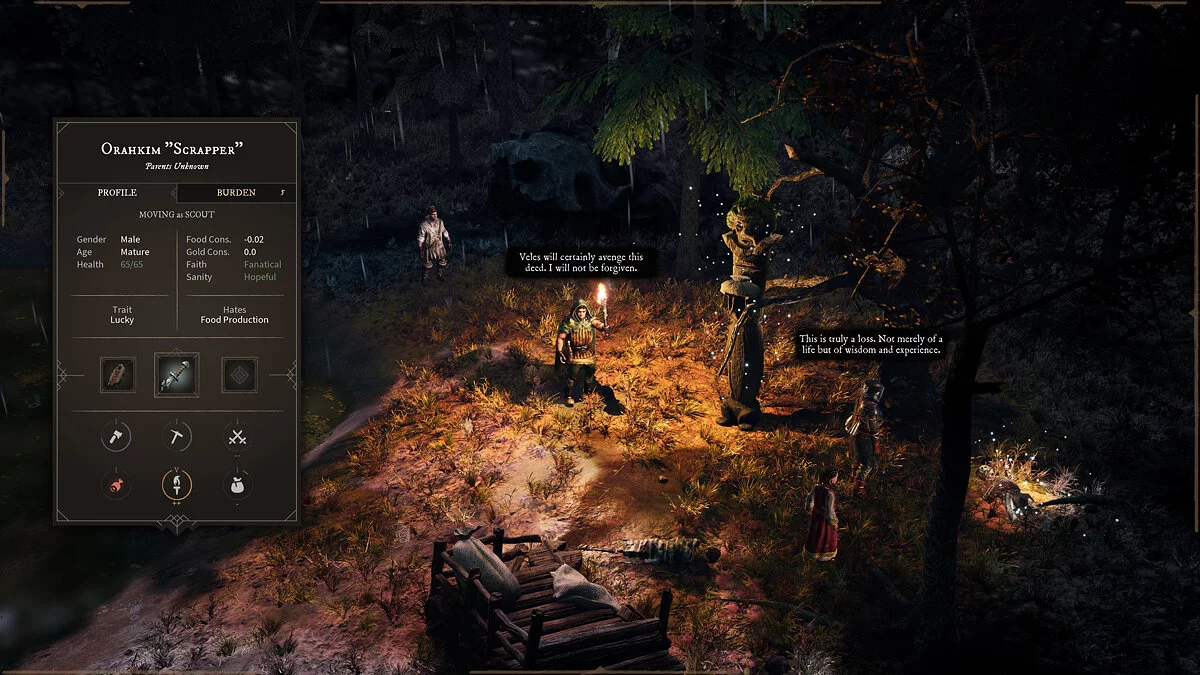The image size is (1200, 675).
Task: Pick the red meat food job icon
Action: 116,485
